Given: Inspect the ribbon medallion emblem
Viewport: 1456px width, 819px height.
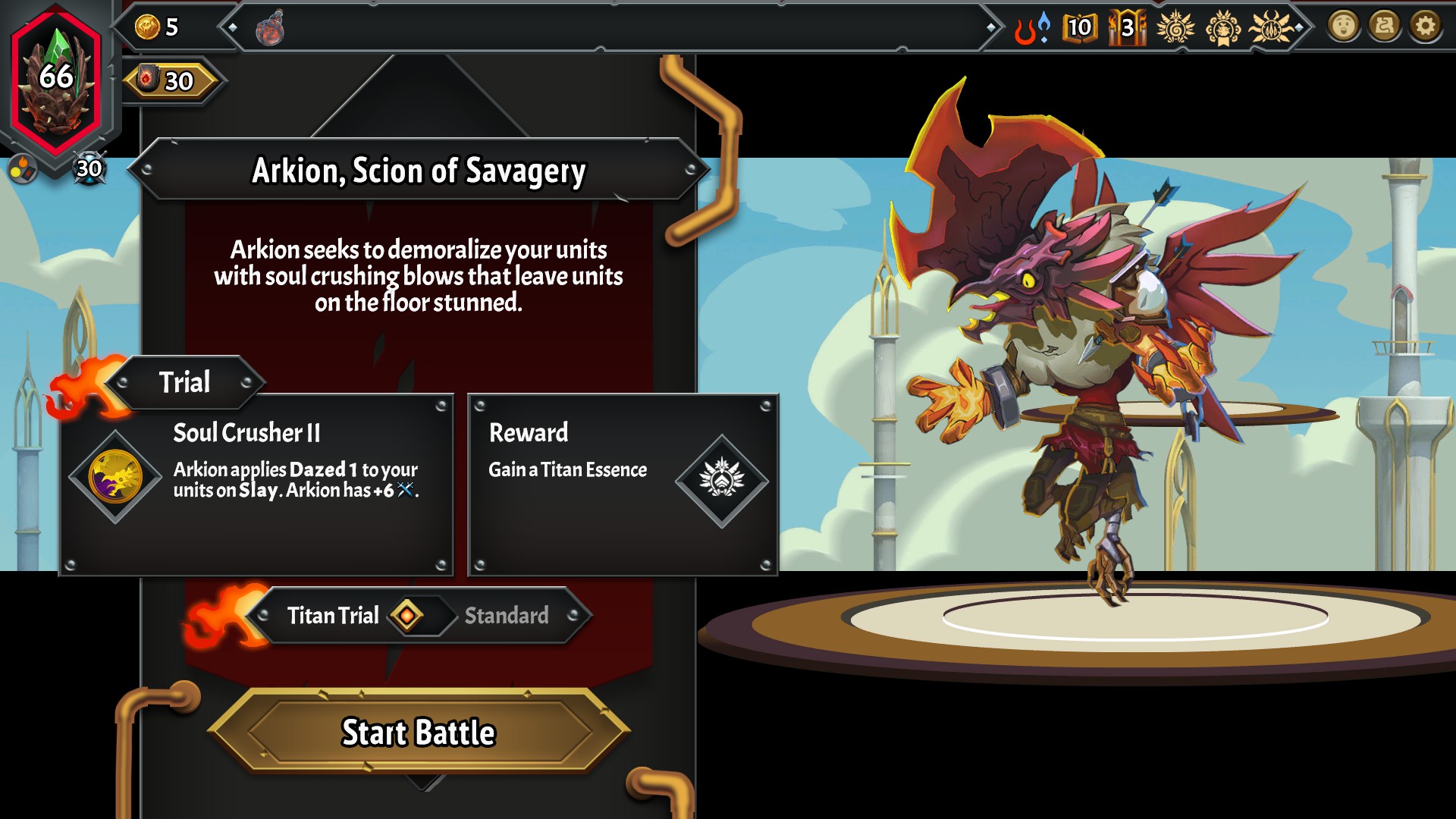Looking at the screenshot, I should pyautogui.click(x=1222, y=28).
